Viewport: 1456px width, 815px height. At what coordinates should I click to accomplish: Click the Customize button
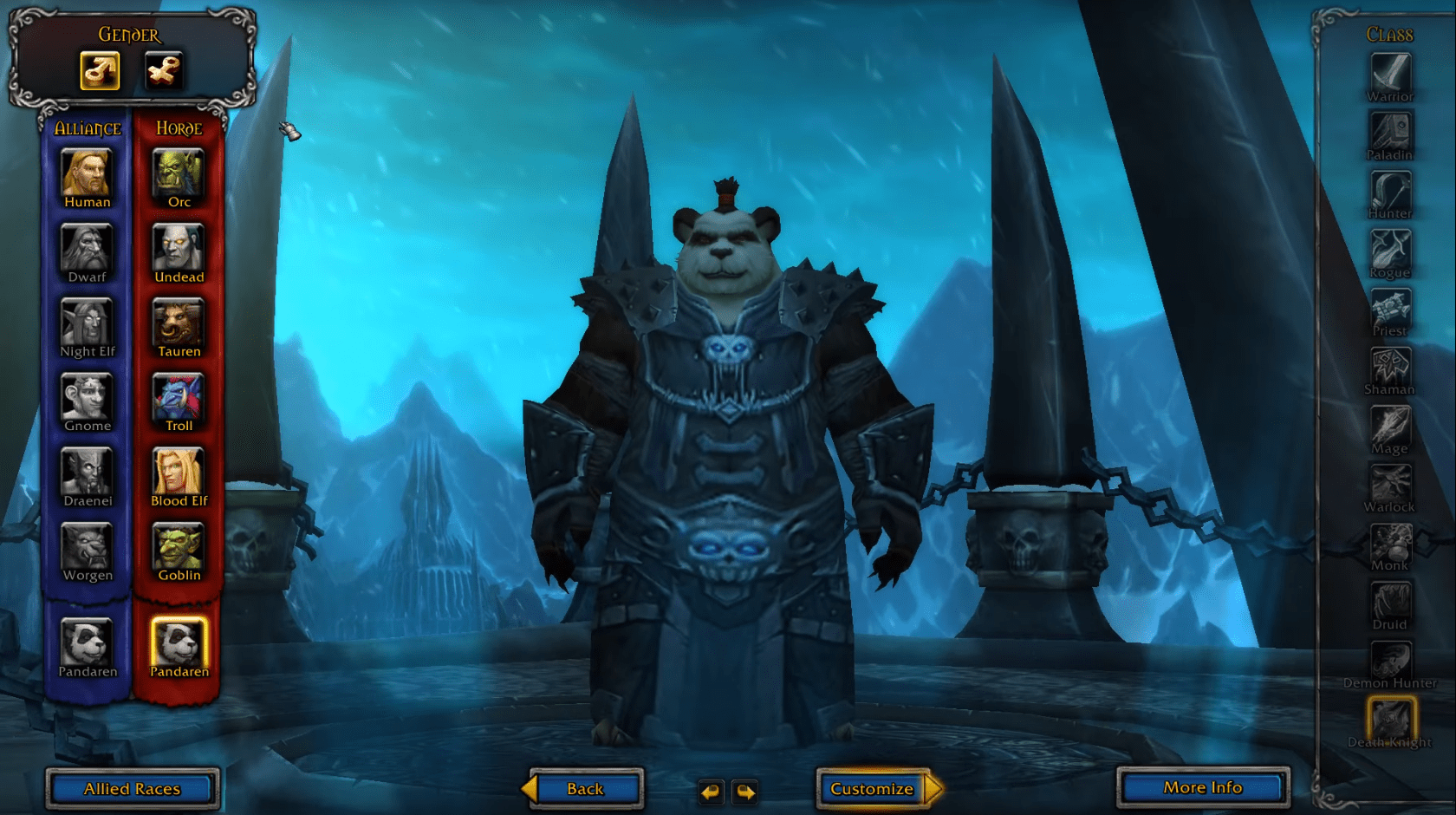click(871, 788)
